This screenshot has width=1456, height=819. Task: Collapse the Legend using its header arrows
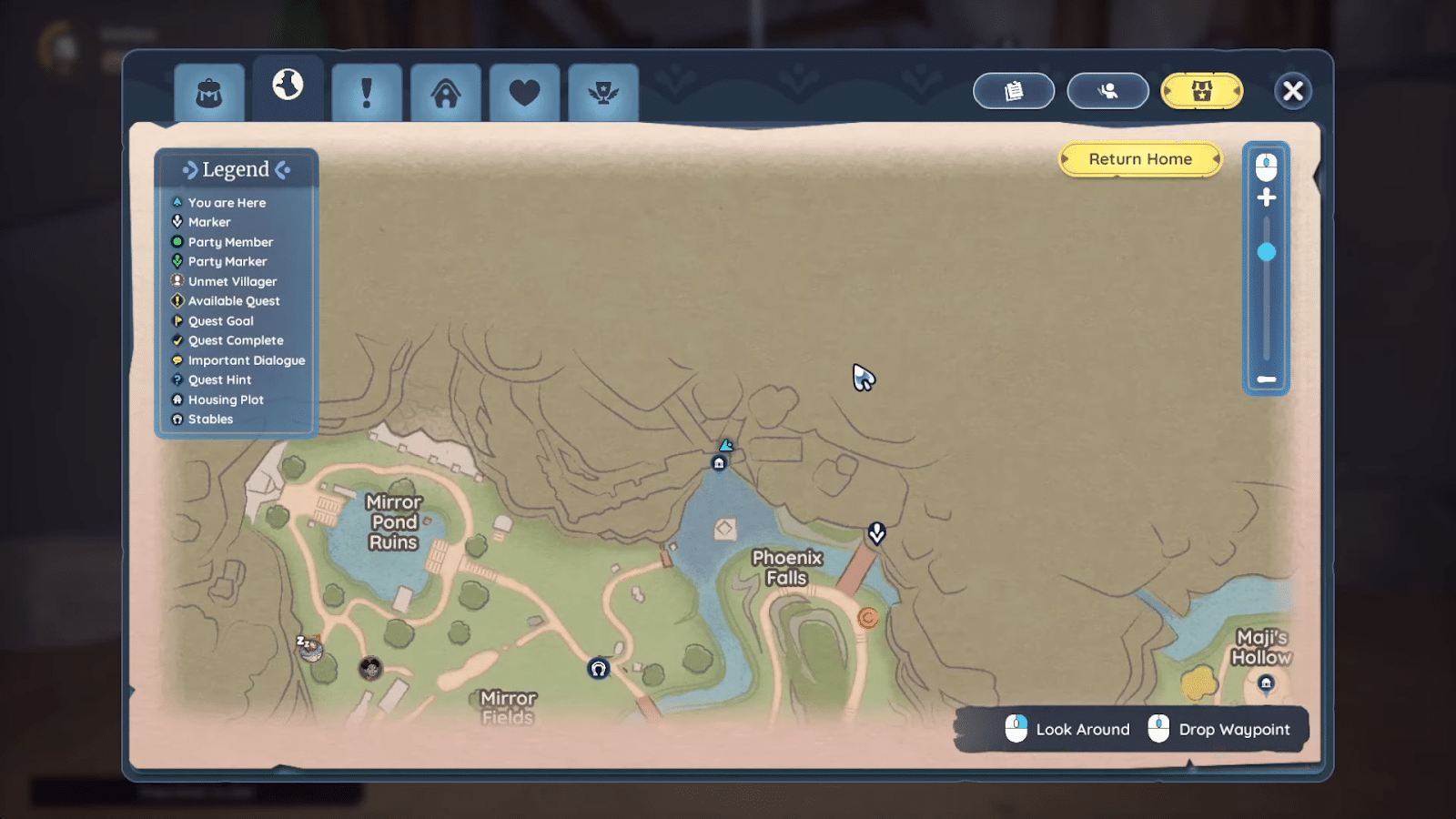point(236,169)
